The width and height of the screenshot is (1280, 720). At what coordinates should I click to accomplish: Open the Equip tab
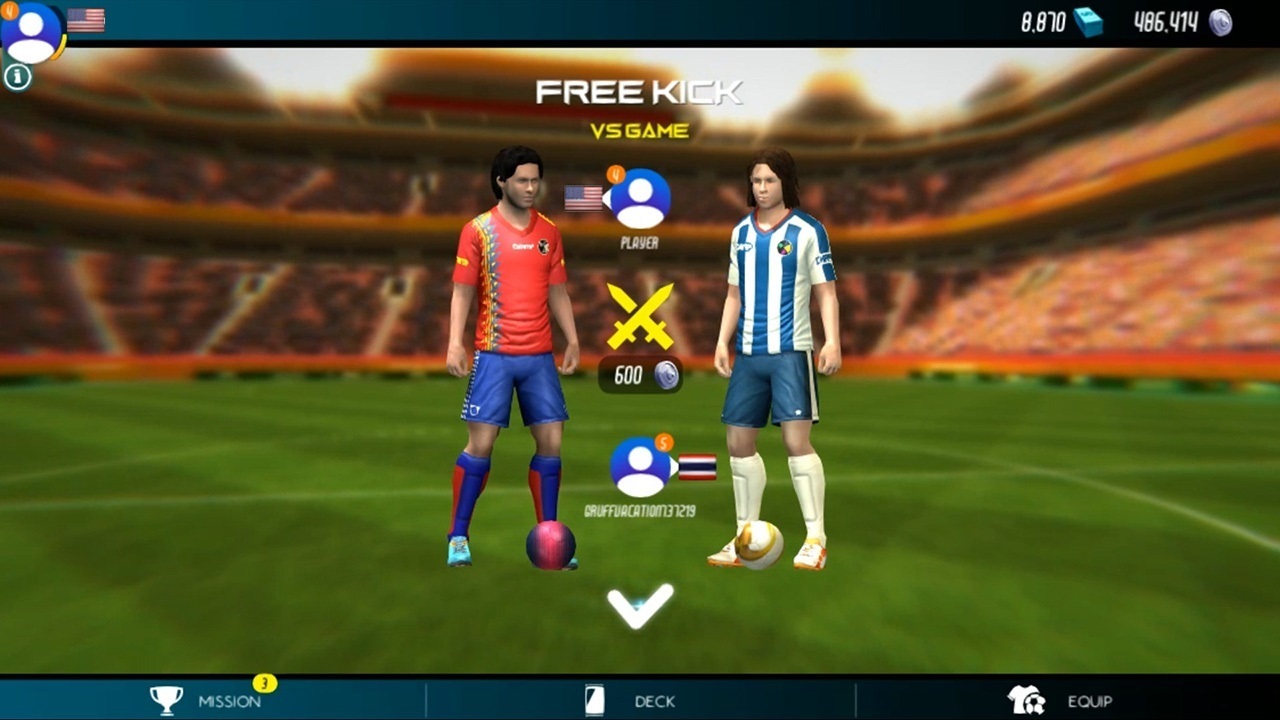click(x=1090, y=701)
